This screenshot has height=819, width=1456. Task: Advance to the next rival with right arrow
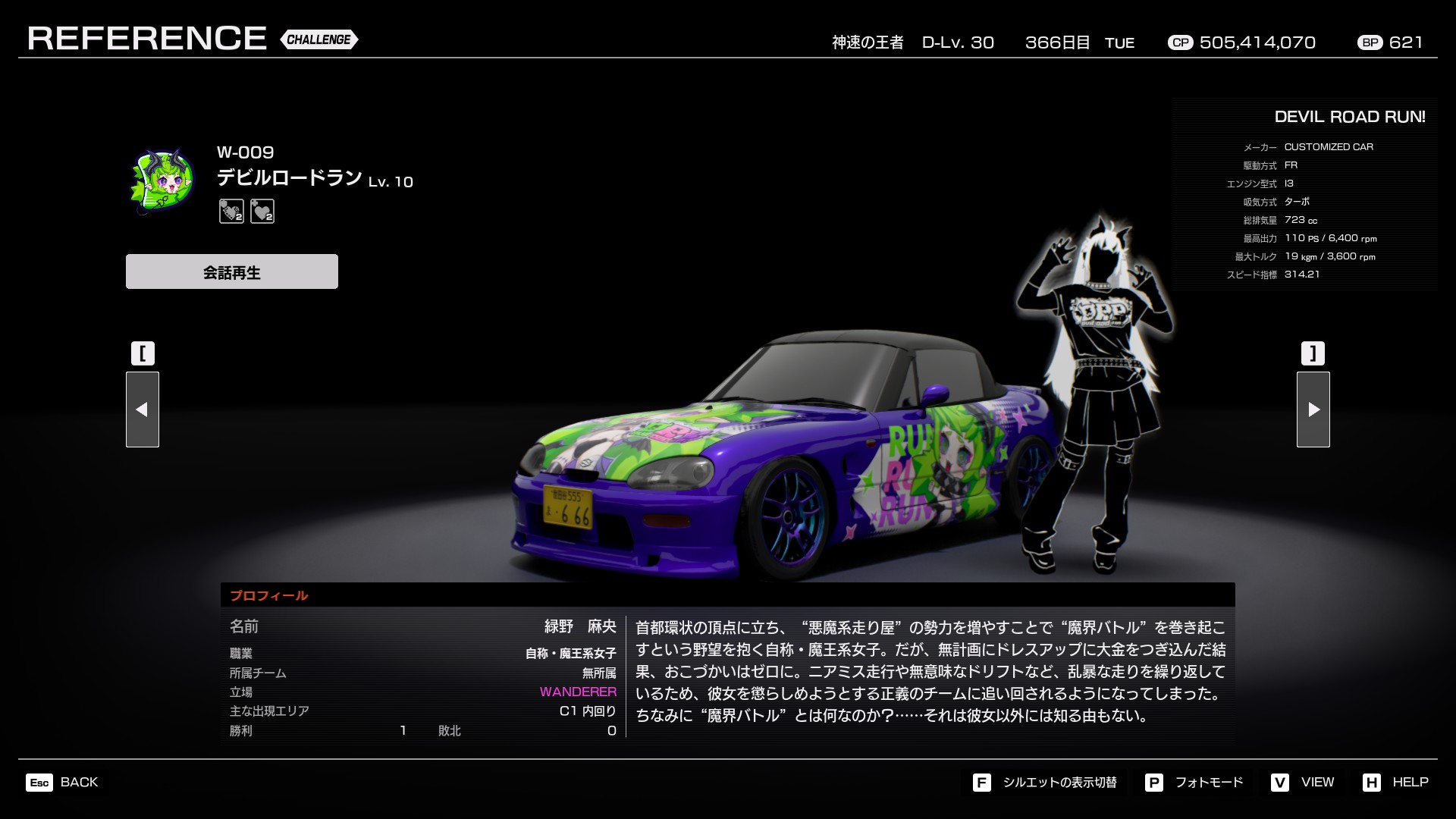click(x=1313, y=409)
